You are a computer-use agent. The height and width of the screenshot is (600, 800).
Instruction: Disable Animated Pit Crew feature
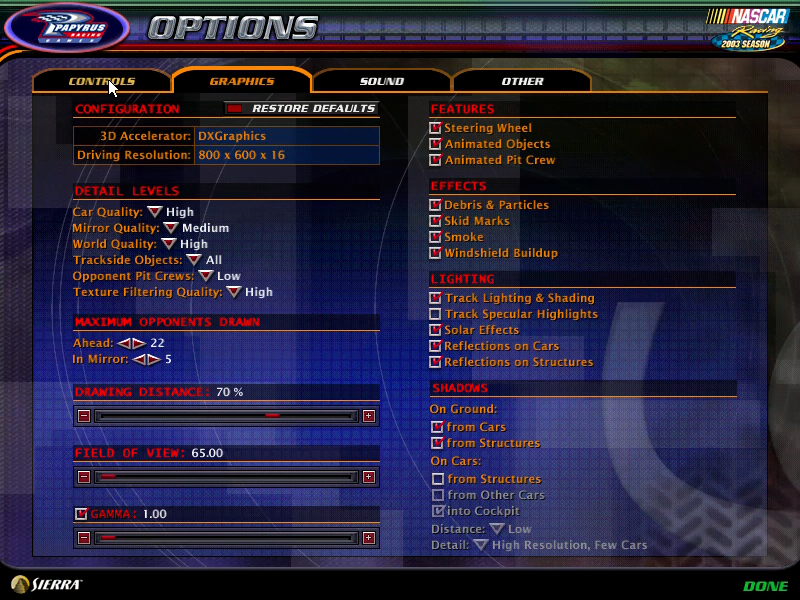click(x=436, y=160)
